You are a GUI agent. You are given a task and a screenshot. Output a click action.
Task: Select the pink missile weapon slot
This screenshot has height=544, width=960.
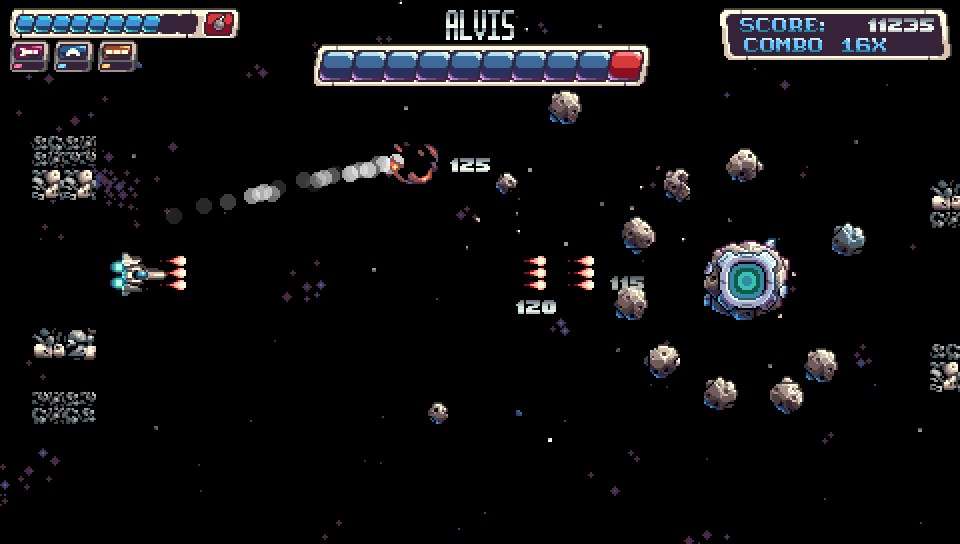click(x=29, y=55)
